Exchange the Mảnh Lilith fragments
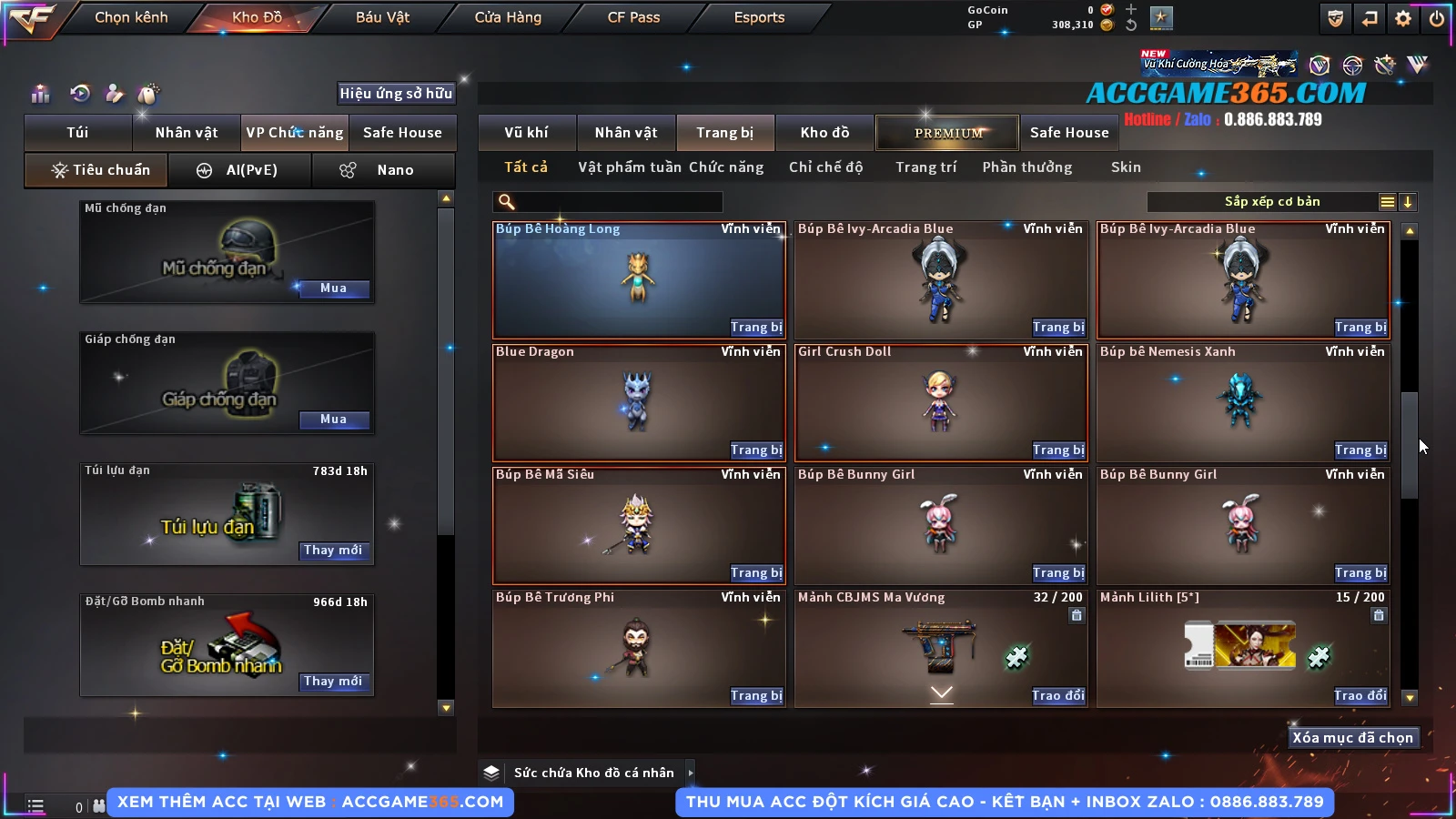Screen dimensions: 1456x819 coord(1360,696)
